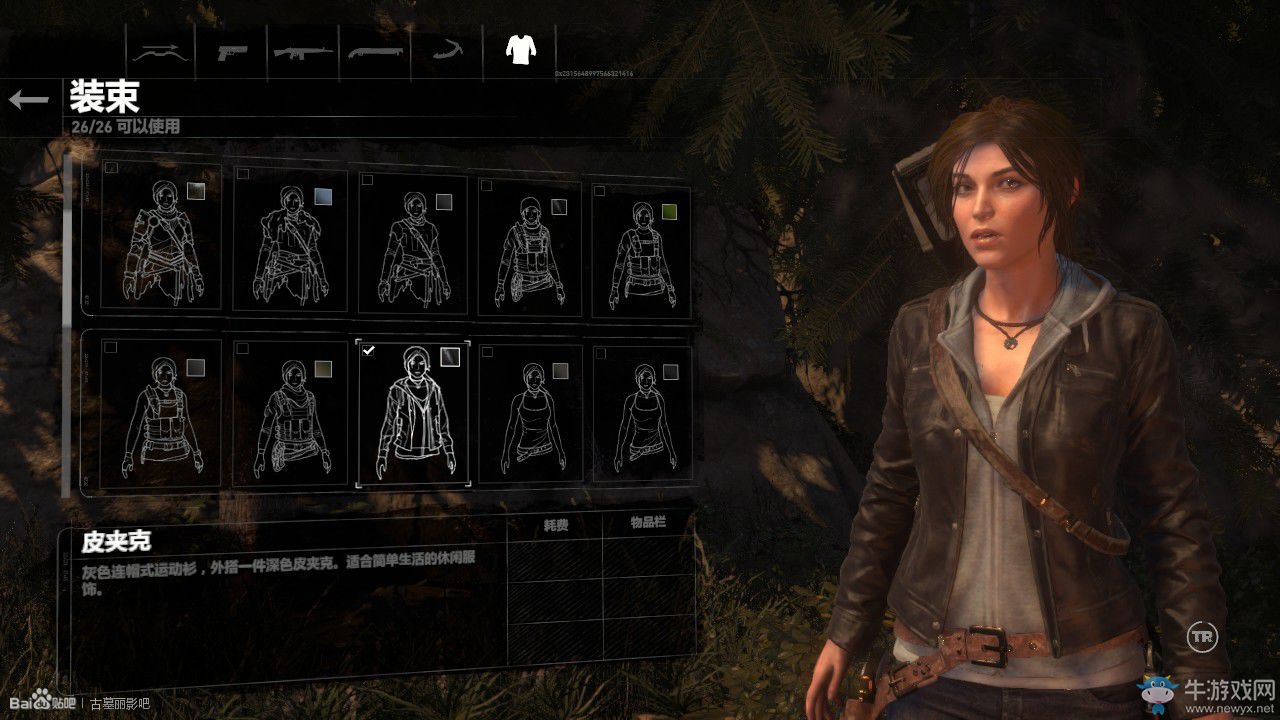Viewport: 1280px width, 720px height.
Task: Open the climbing axe tab
Action: point(447,50)
